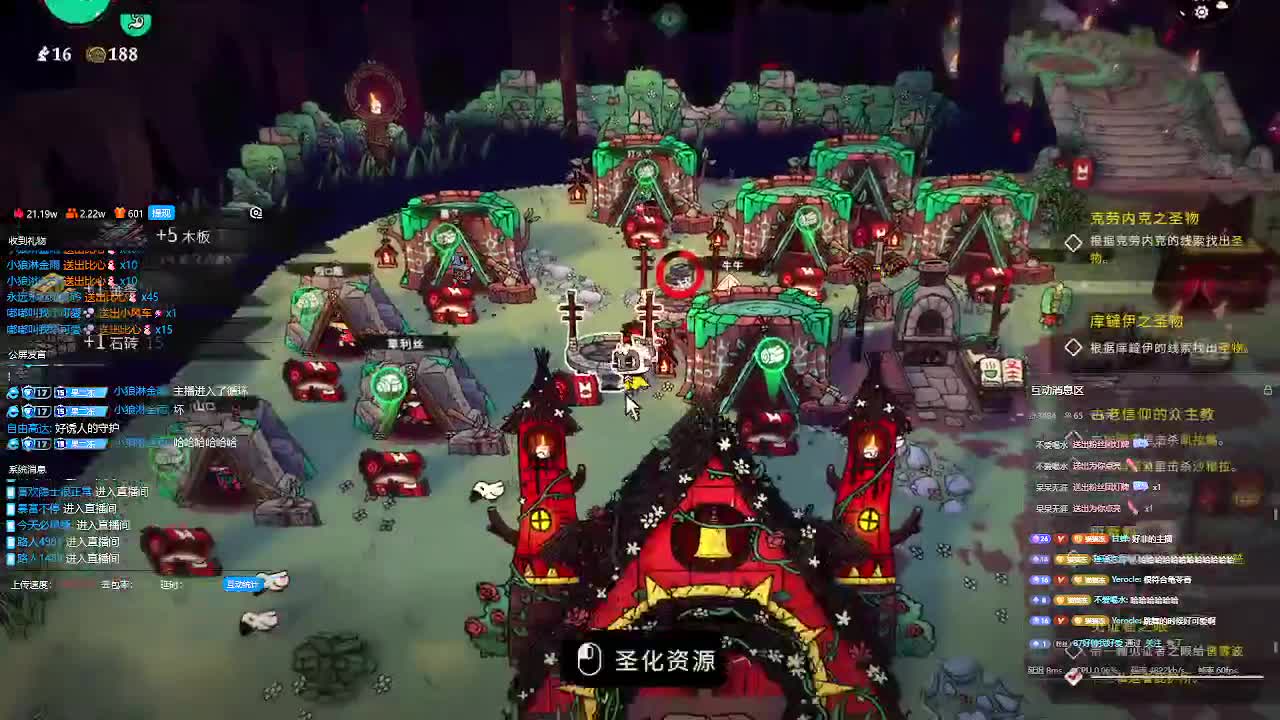1280x720 pixels.
Task: Click the viewers icon showing 2.22w
Action: 72,213
